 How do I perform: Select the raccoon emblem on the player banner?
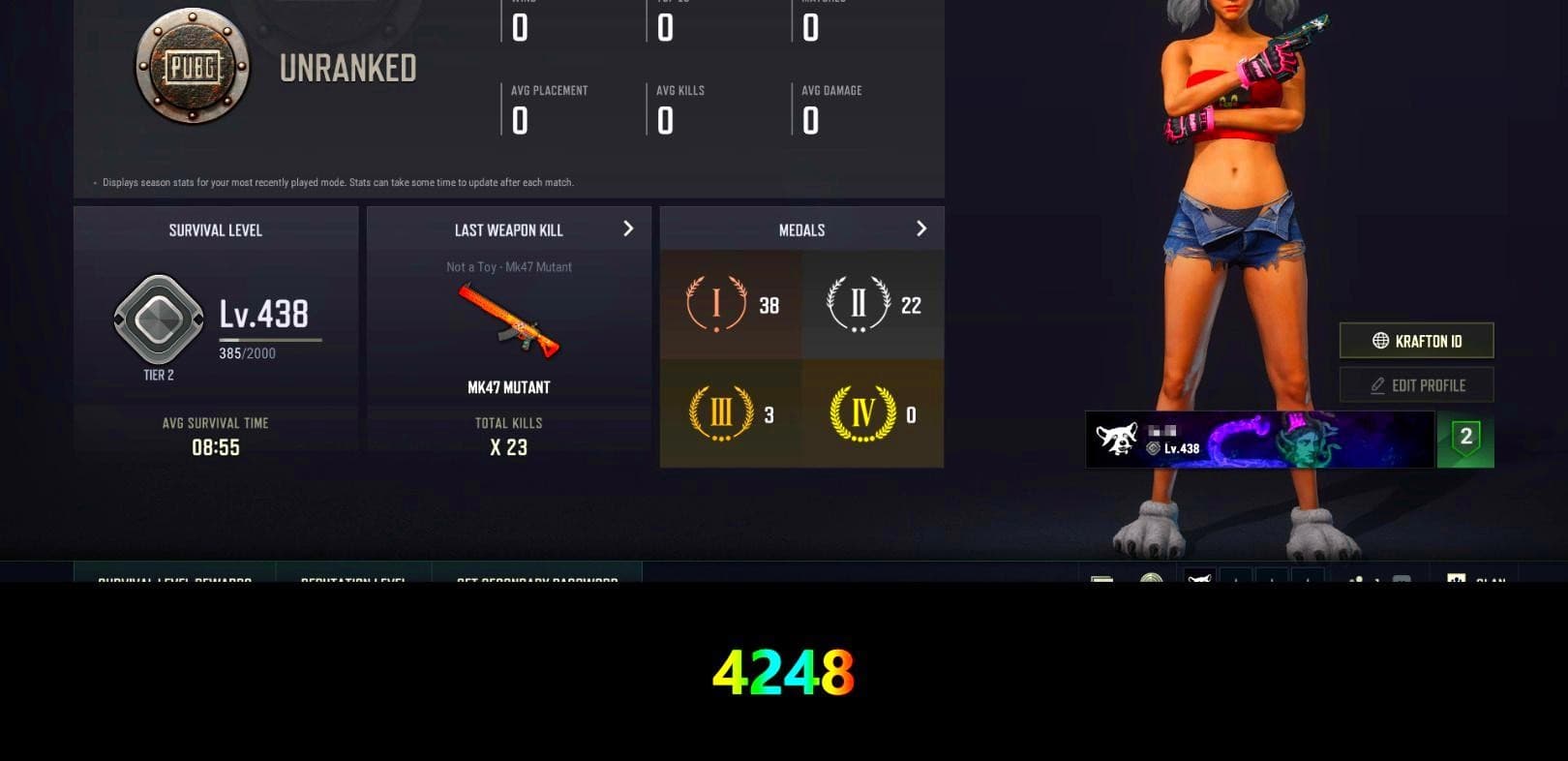point(1120,438)
